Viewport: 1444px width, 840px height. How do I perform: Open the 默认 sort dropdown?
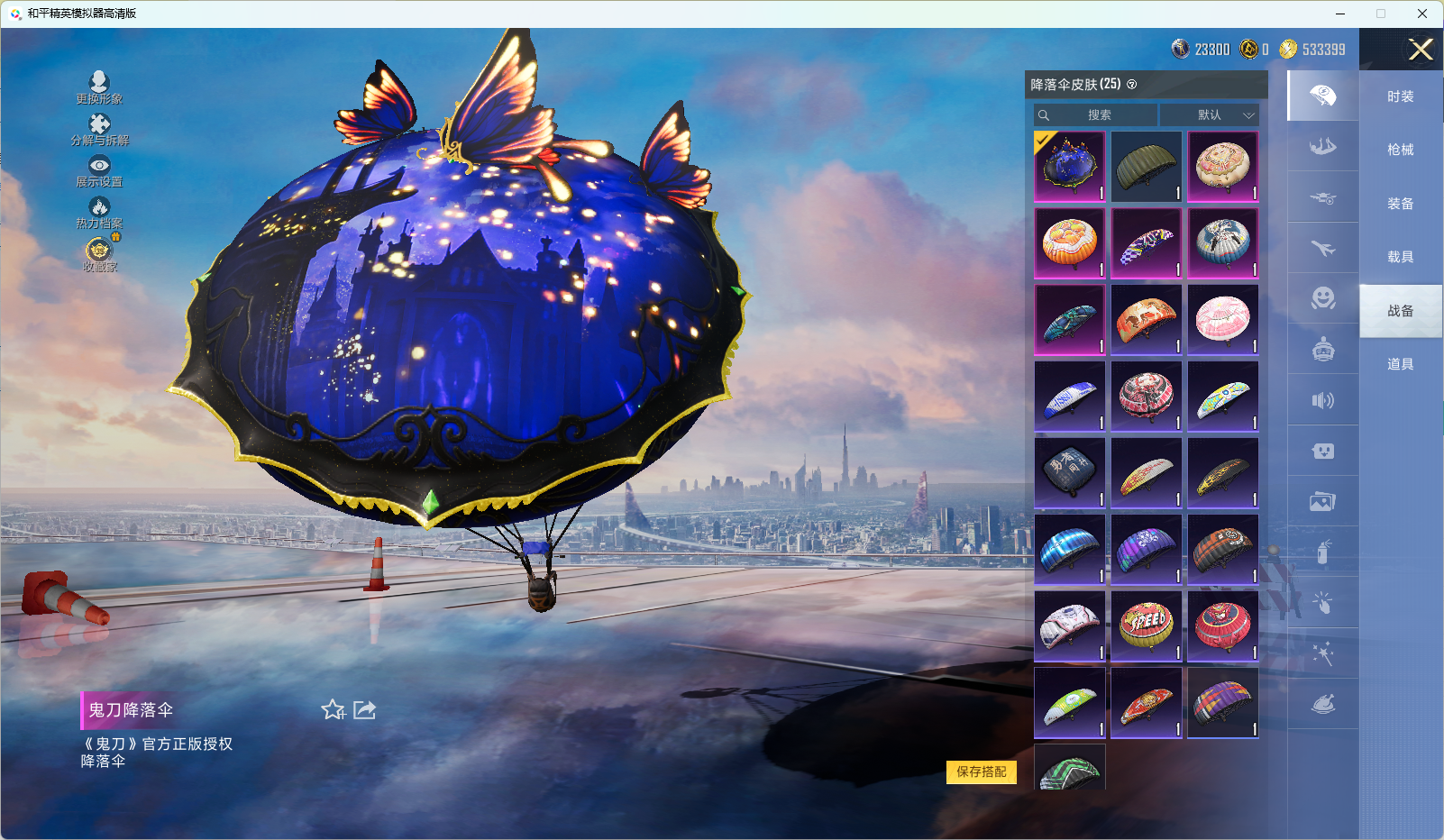[1209, 115]
